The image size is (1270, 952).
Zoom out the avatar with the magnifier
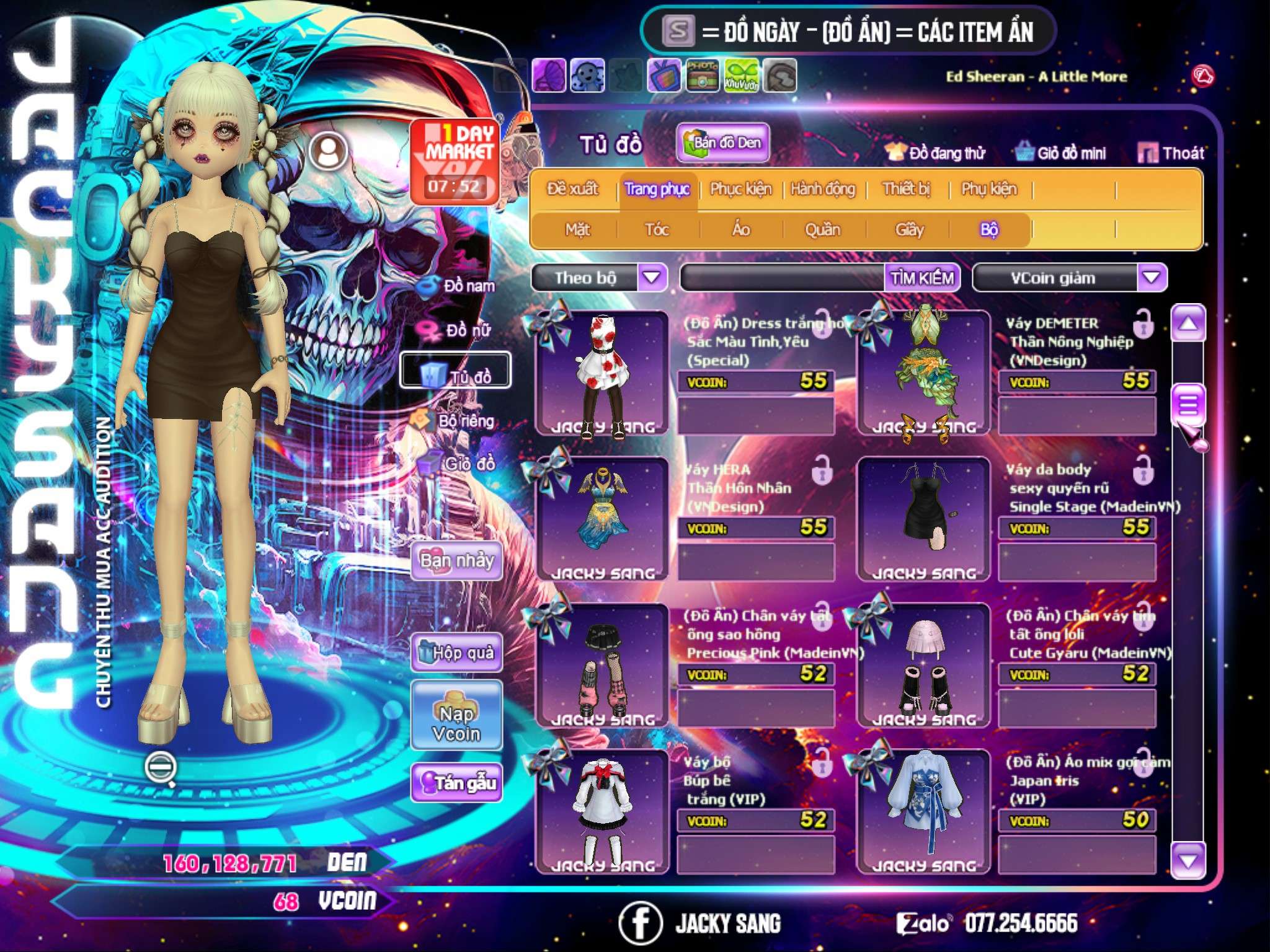[x=161, y=768]
